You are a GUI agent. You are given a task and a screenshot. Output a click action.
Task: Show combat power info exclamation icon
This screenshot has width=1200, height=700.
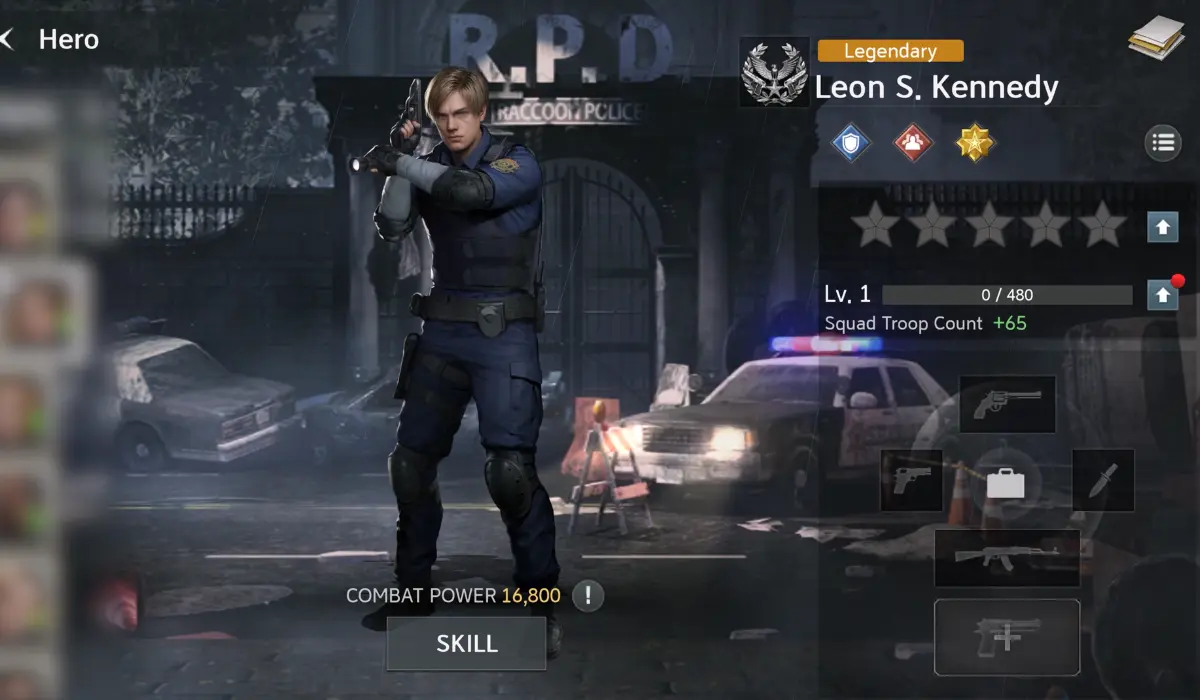(x=589, y=597)
